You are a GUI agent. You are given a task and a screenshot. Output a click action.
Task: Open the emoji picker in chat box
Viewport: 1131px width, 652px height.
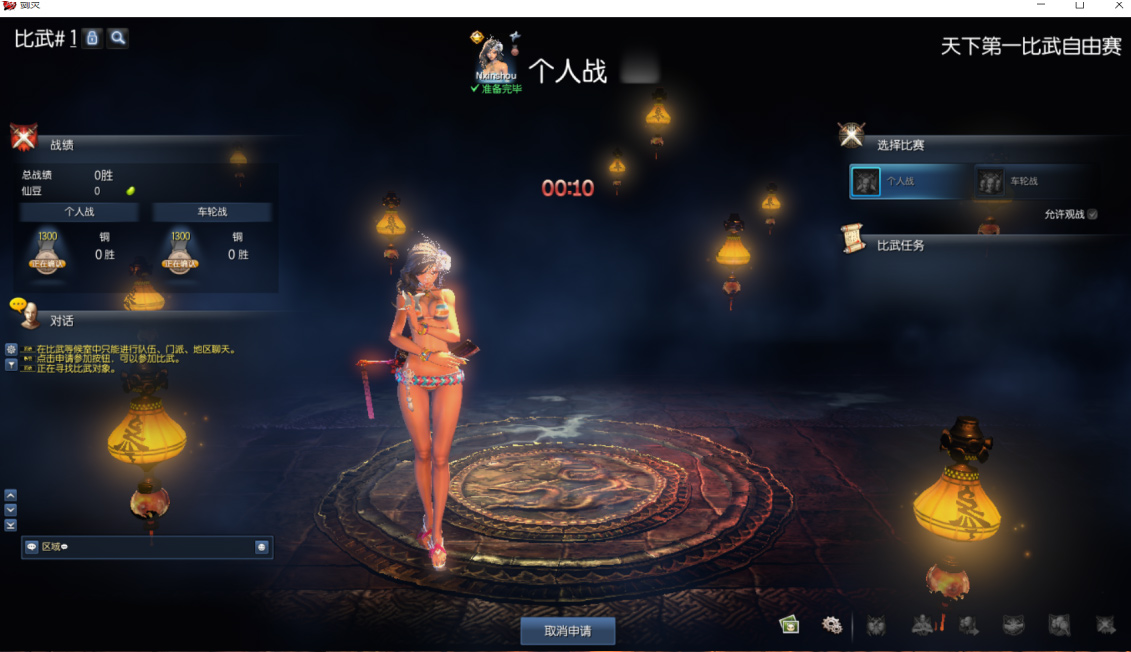(x=261, y=547)
